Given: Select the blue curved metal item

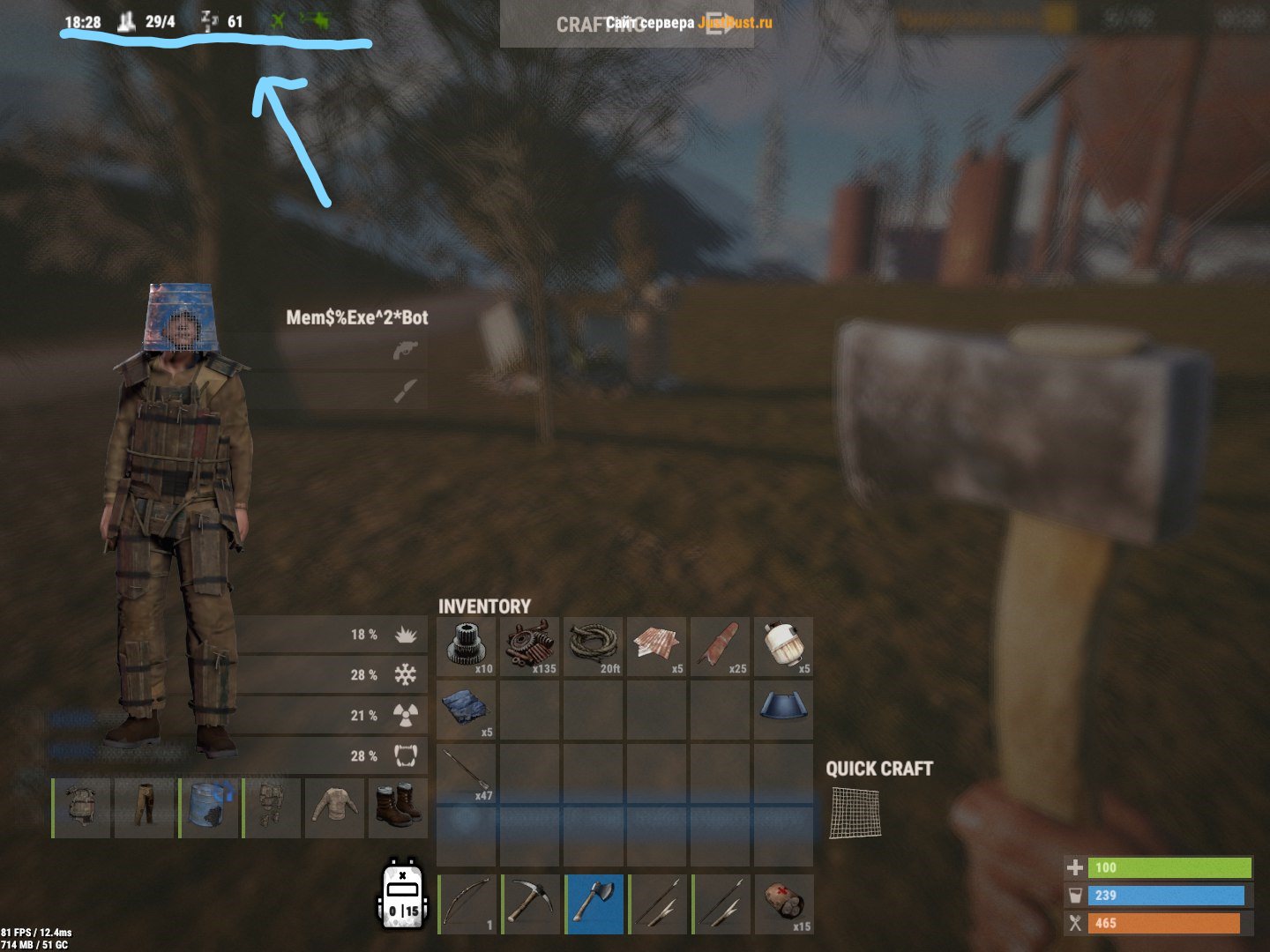Looking at the screenshot, I should [784, 710].
